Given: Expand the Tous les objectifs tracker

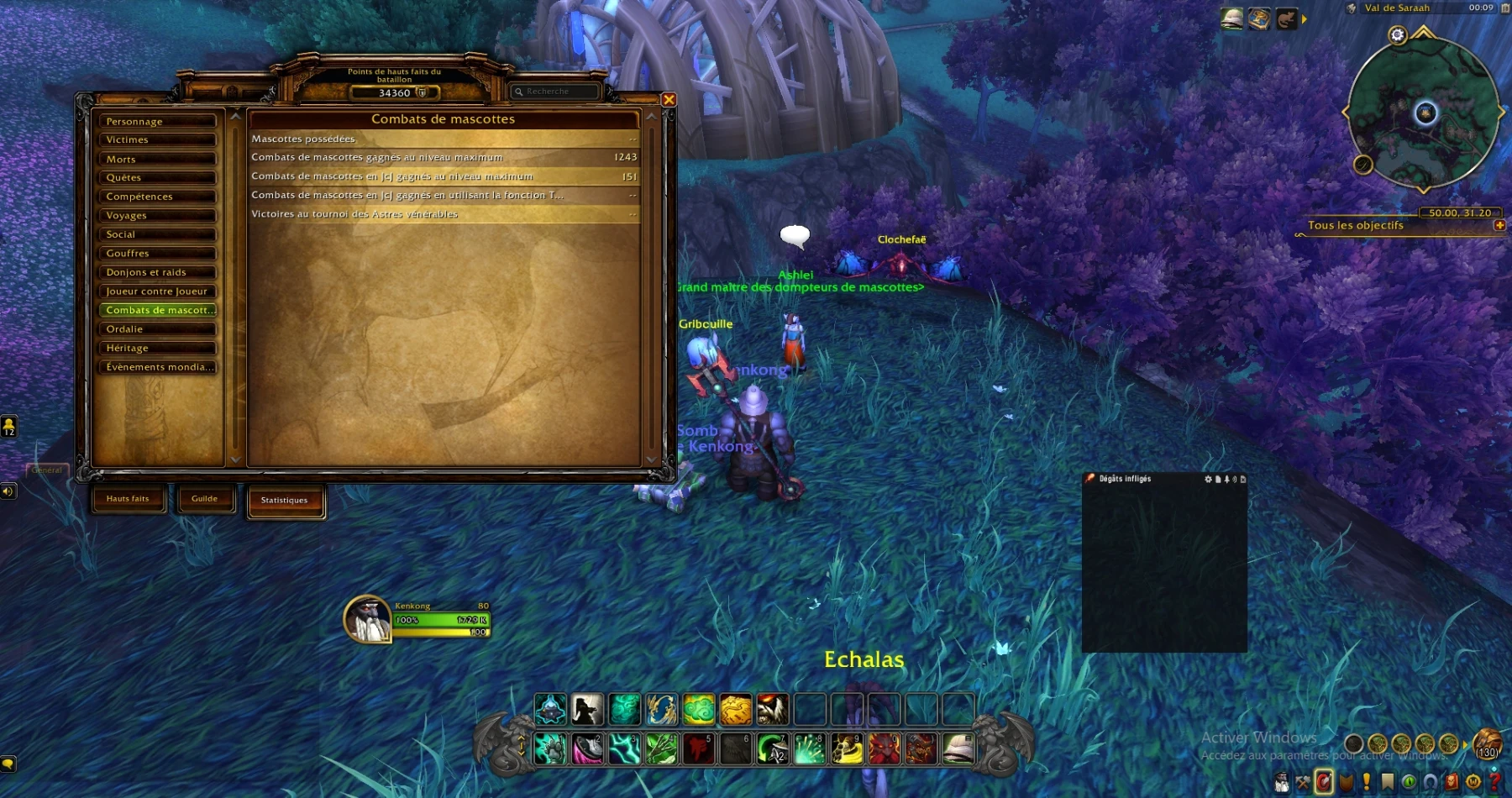Looking at the screenshot, I should (1499, 225).
